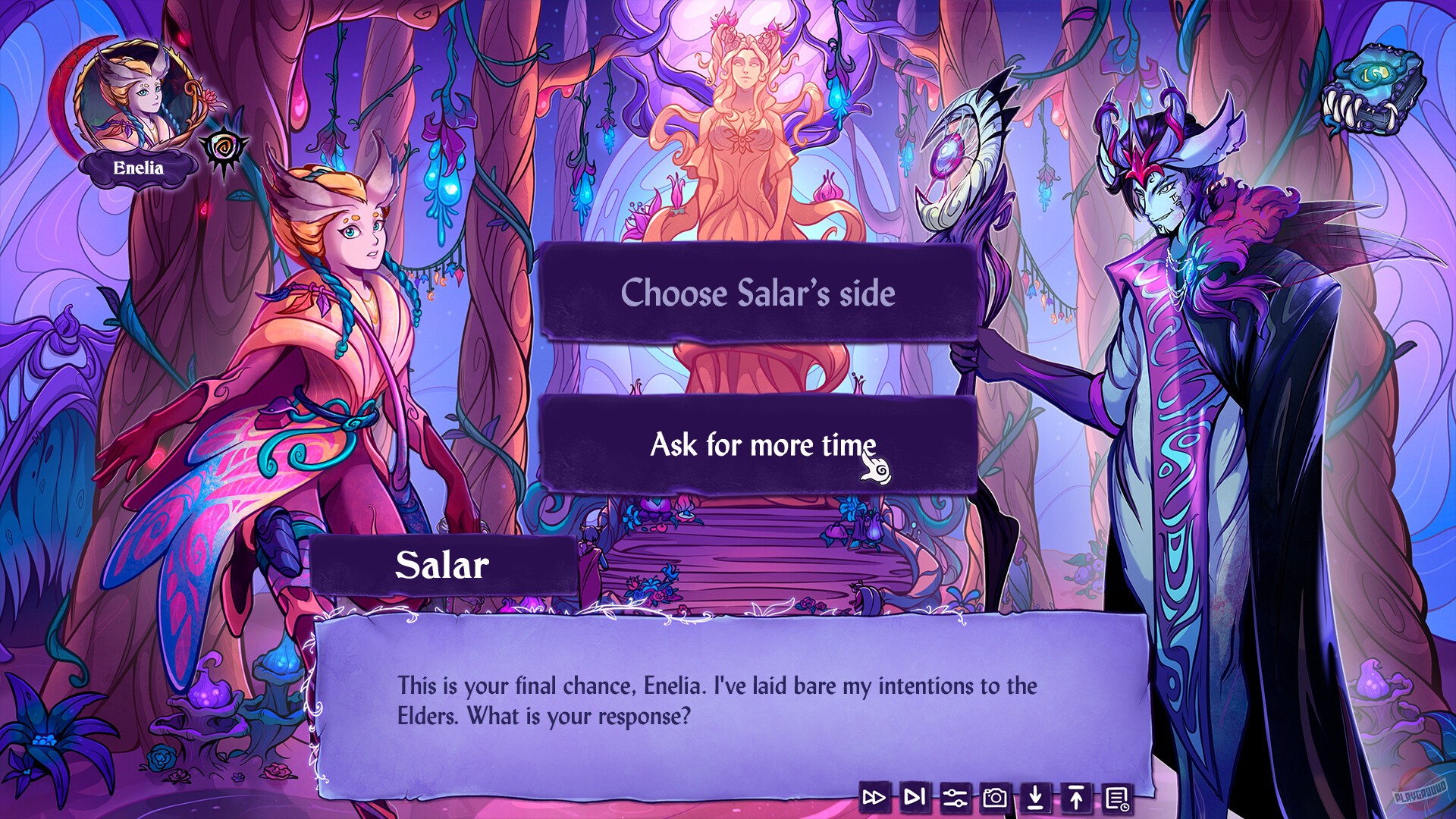
Task: Open the dialogue history log icon
Action: tap(1116, 797)
